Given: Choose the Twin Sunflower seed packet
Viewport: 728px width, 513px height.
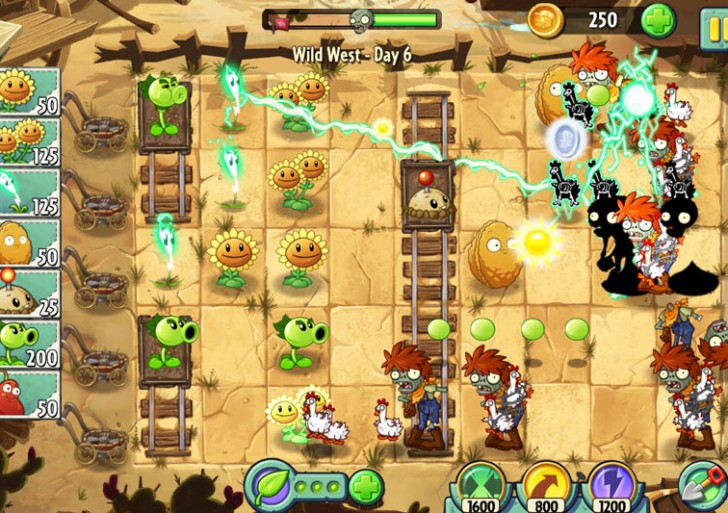Looking at the screenshot, I should coord(28,142).
